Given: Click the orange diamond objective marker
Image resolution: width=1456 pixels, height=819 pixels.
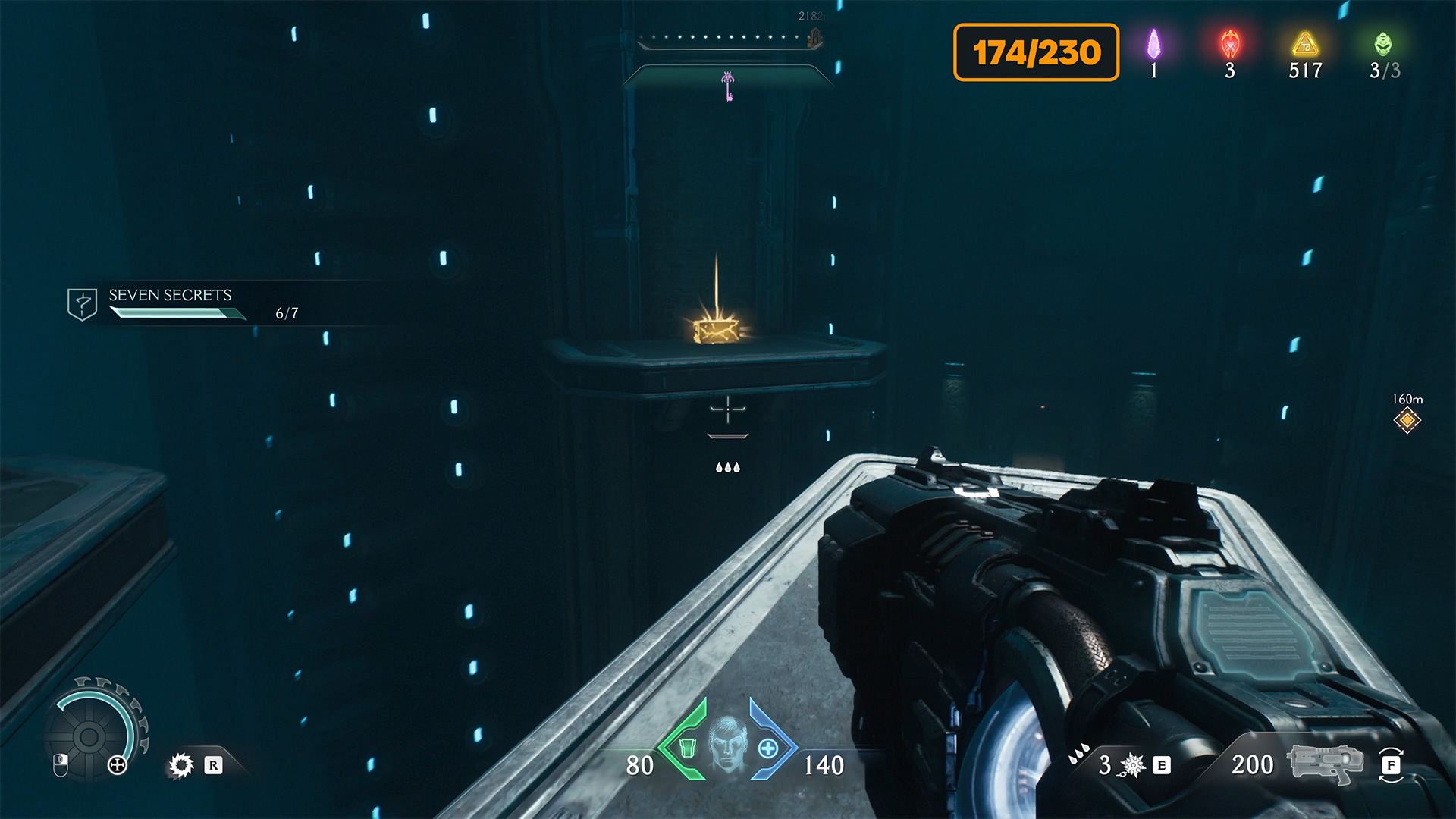Looking at the screenshot, I should coord(1407,419).
